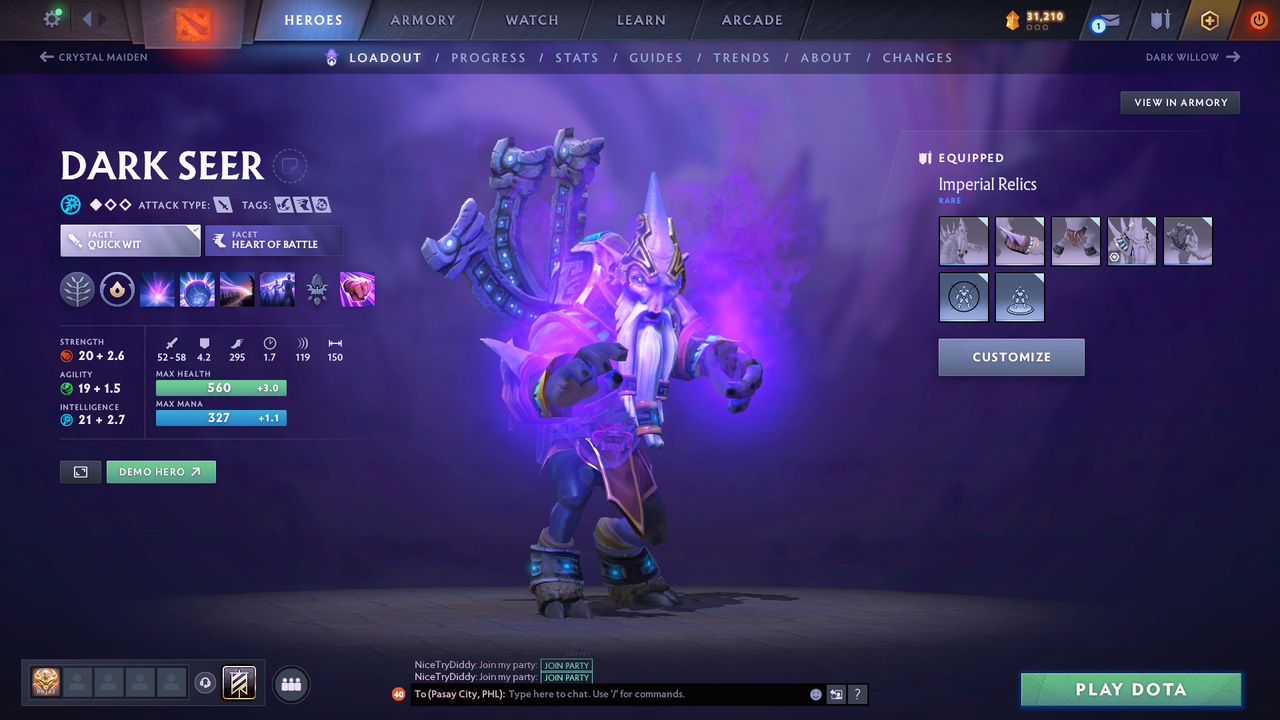Toggle the chat channel switch icon
The width and height of the screenshot is (1280, 720).
(x=836, y=693)
